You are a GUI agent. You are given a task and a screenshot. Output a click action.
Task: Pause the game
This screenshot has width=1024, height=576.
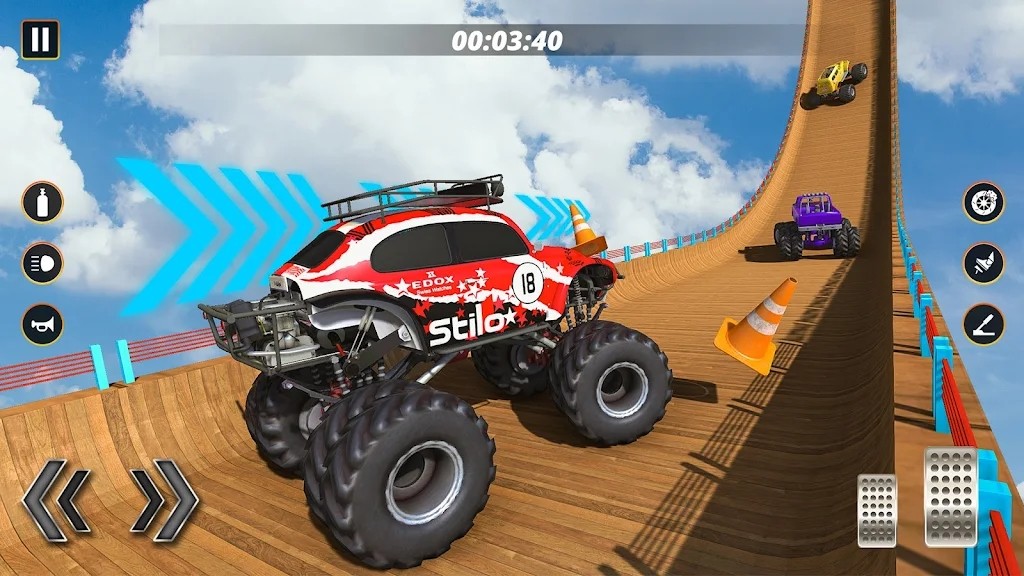[40, 40]
